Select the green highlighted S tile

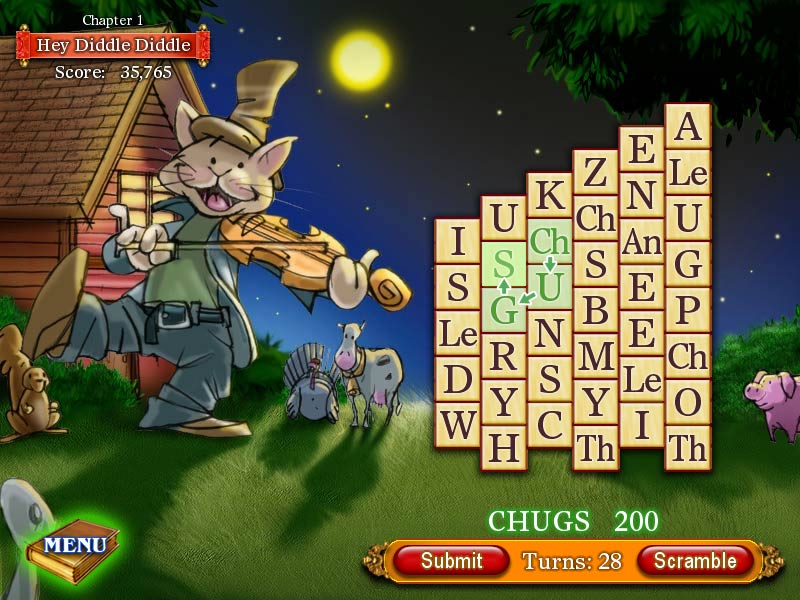click(504, 264)
